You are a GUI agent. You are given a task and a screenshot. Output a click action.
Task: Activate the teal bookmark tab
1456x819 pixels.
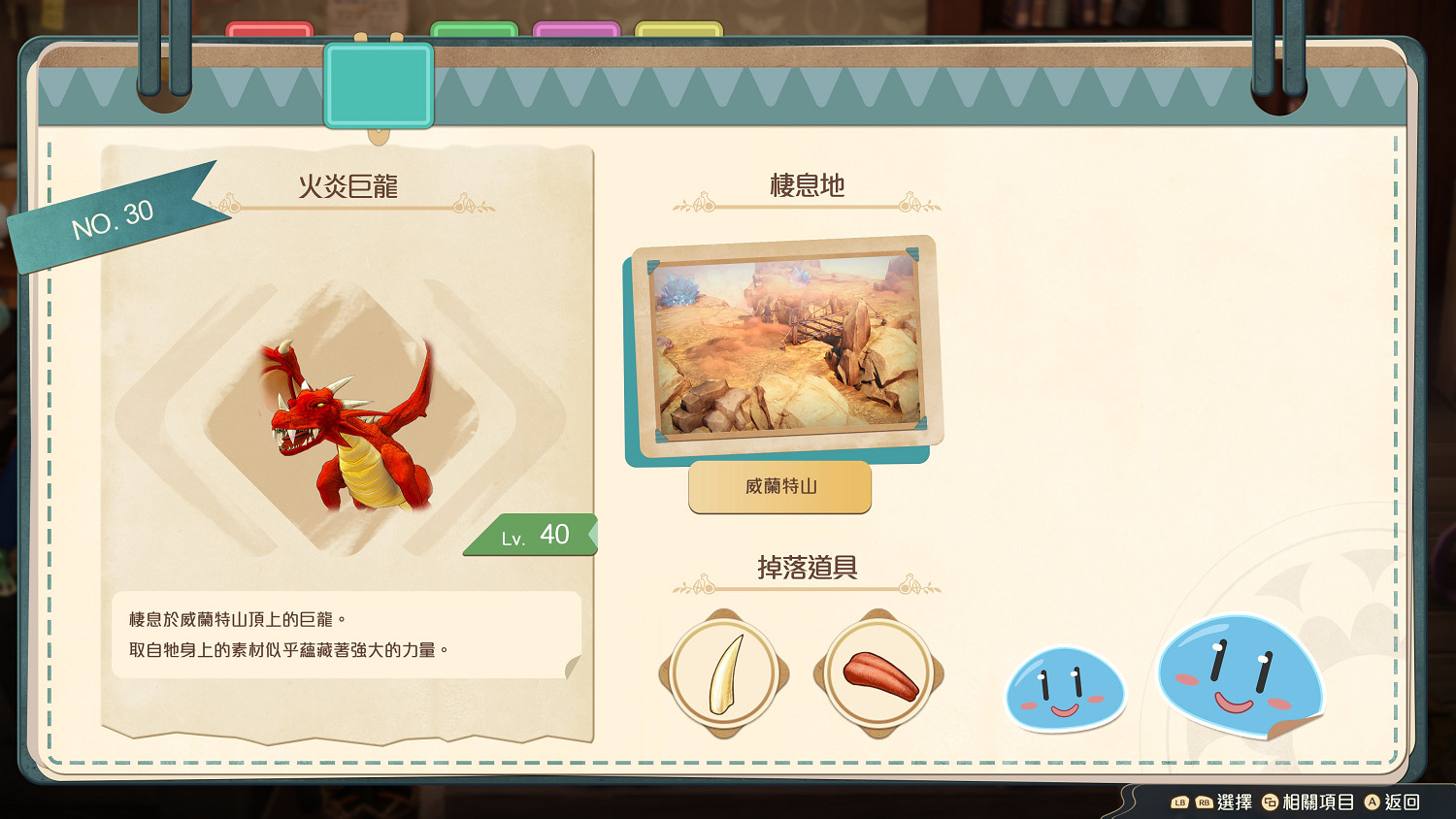(378, 82)
